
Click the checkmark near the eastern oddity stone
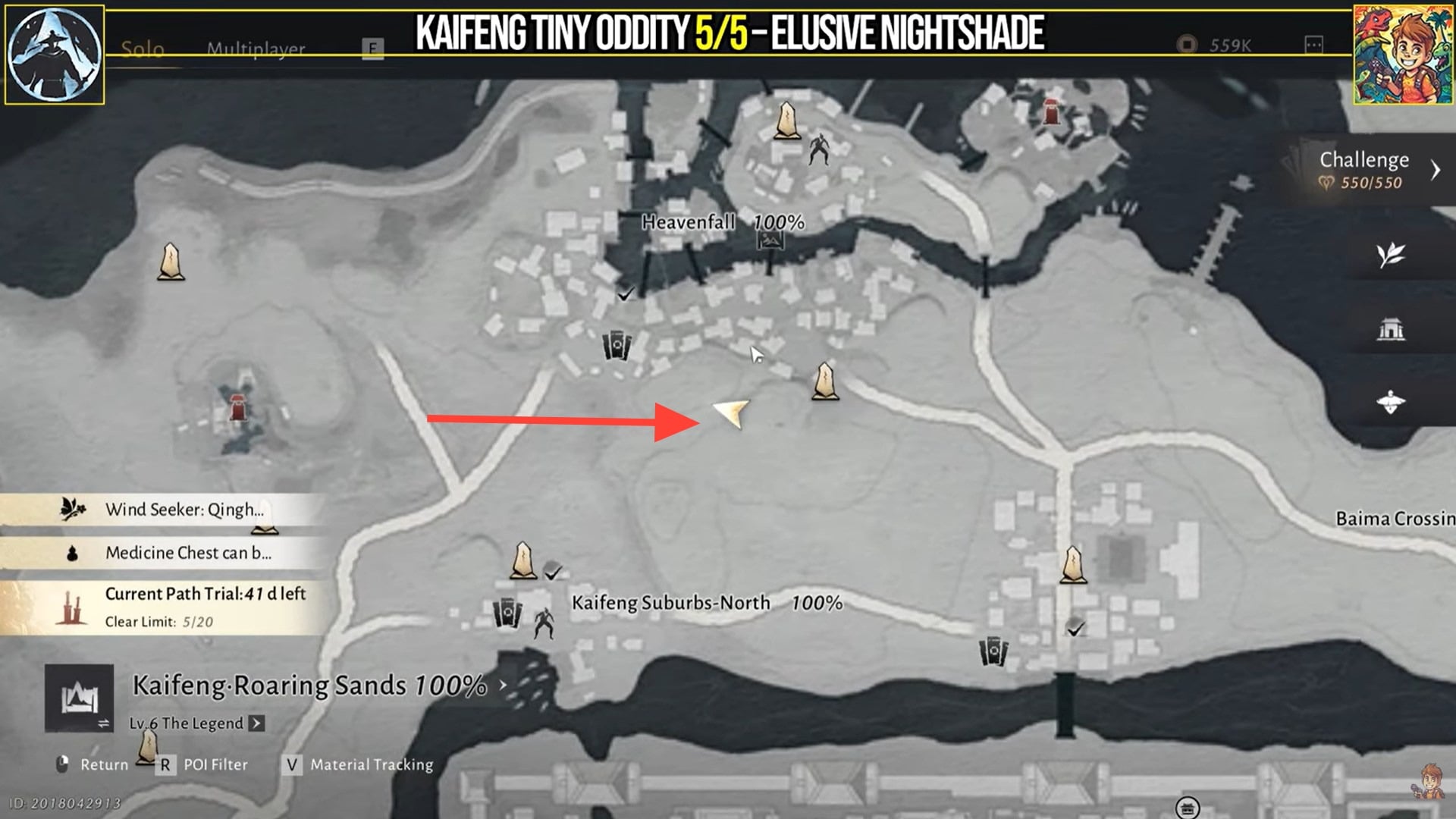pos(1075,629)
